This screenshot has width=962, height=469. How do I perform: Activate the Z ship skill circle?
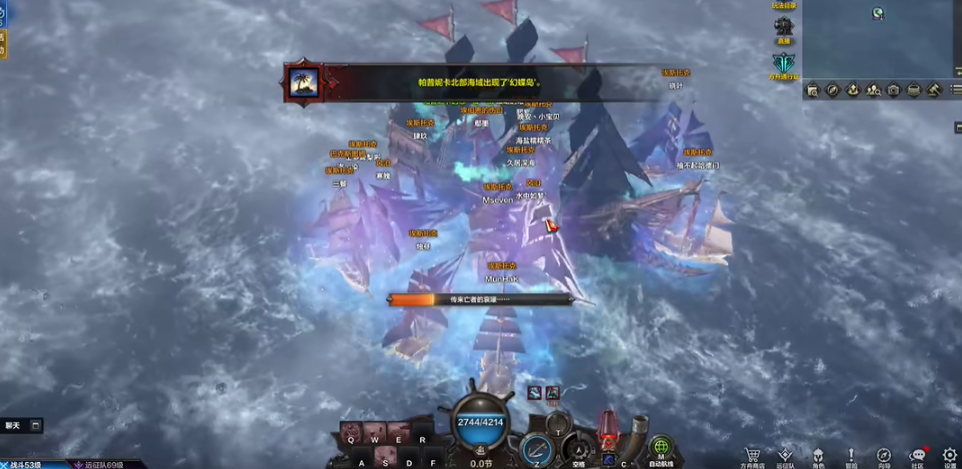tap(538, 448)
